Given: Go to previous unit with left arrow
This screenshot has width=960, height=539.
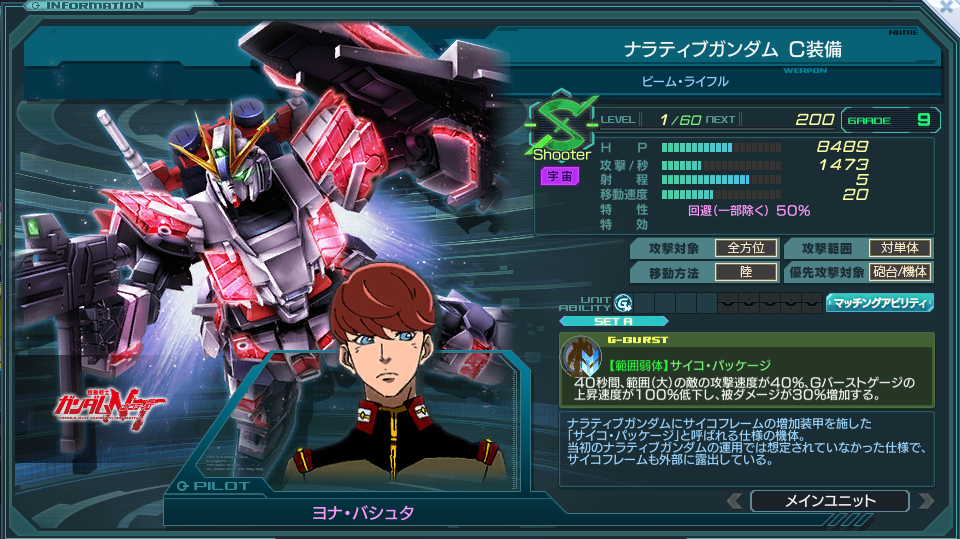Looking at the screenshot, I should coord(735,501).
